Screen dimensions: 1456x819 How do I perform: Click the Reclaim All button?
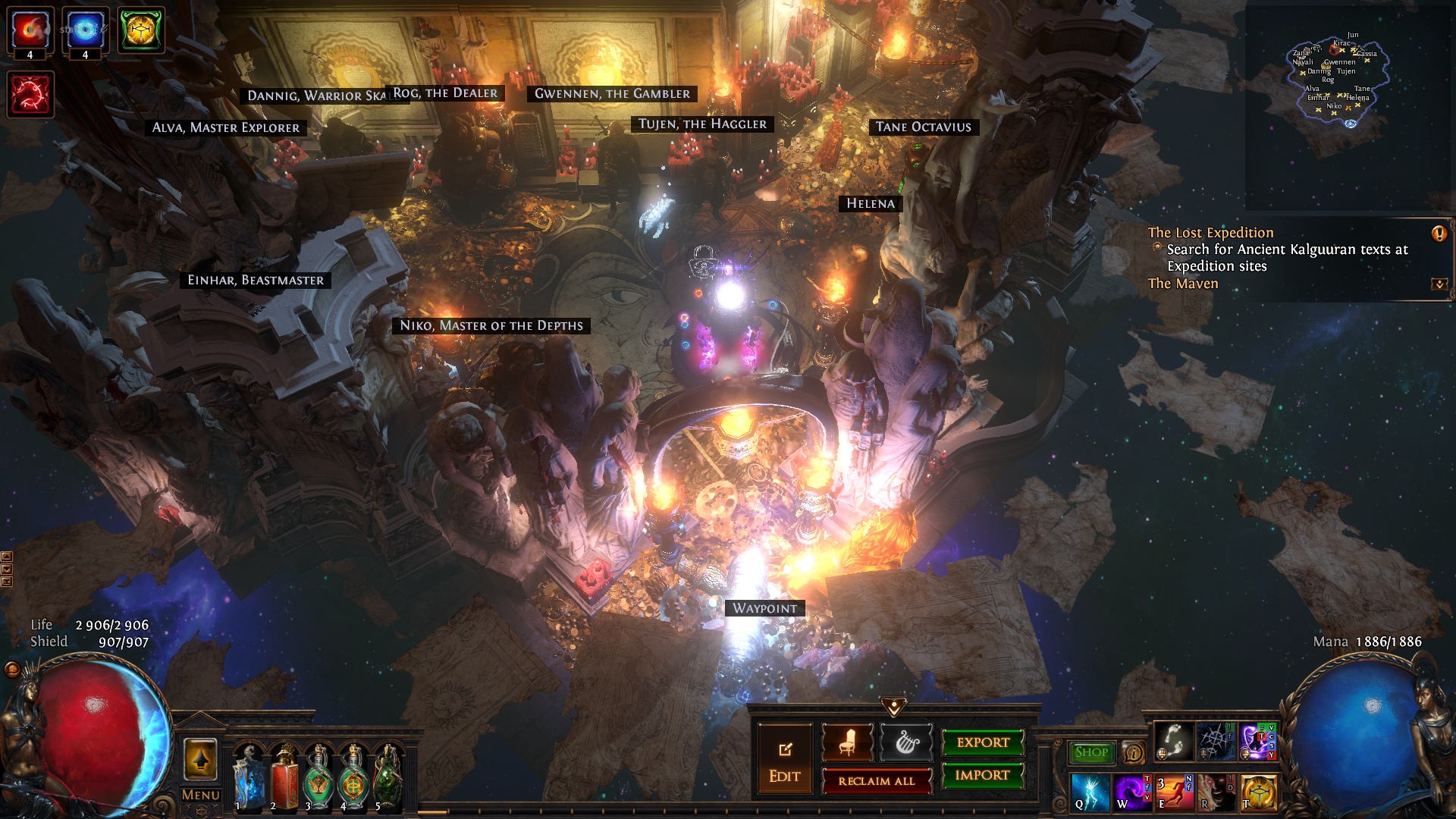pyautogui.click(x=877, y=781)
